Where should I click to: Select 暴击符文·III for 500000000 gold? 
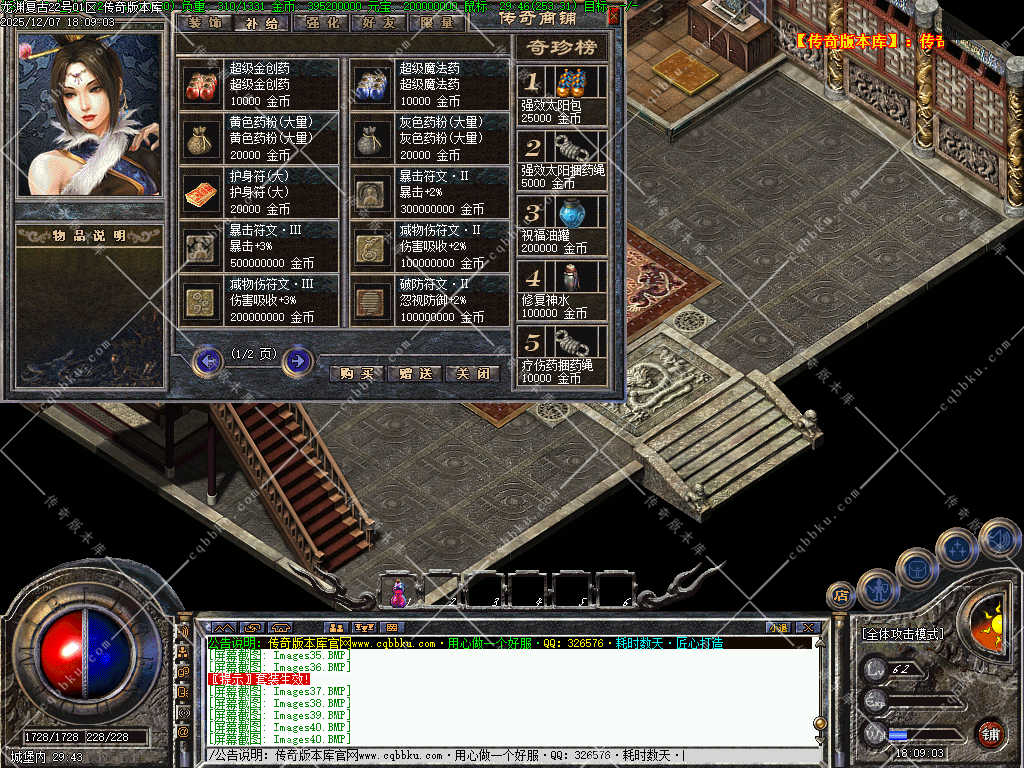(259, 246)
